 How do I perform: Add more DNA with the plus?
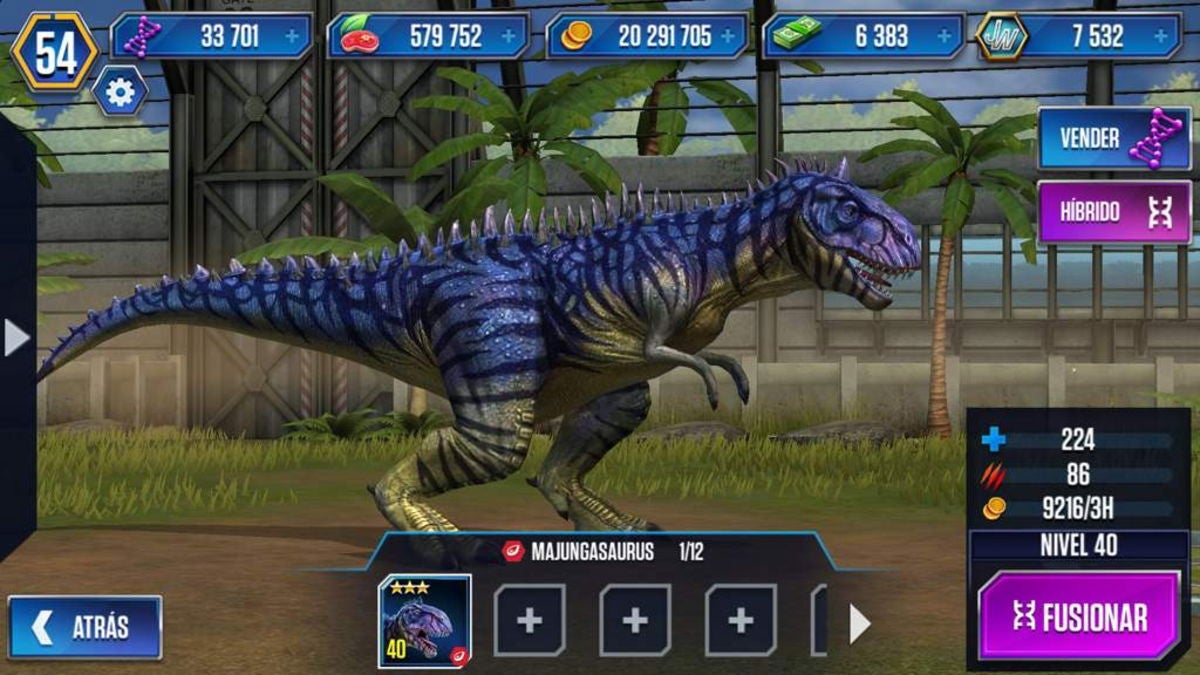coord(292,37)
